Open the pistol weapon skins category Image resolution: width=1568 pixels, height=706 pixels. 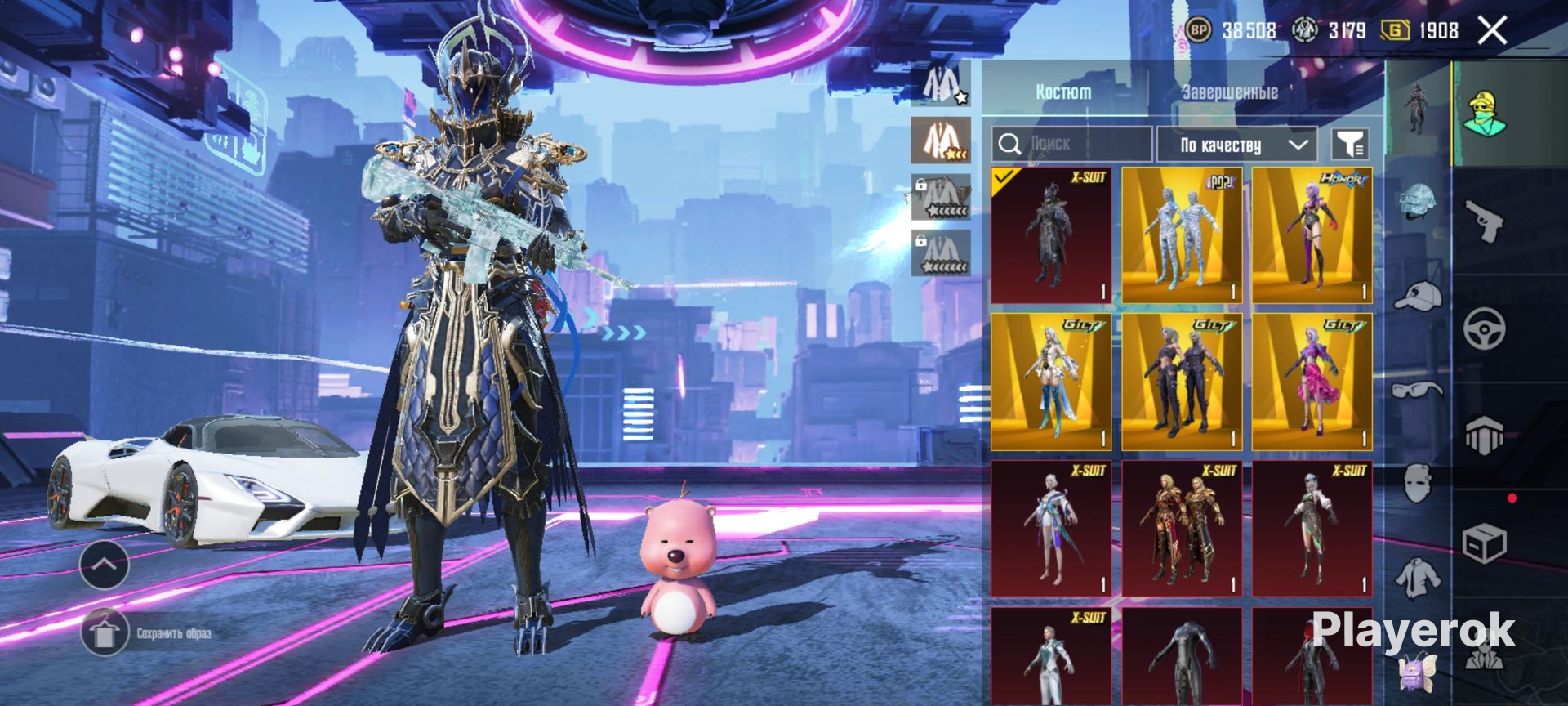[x=1484, y=221]
